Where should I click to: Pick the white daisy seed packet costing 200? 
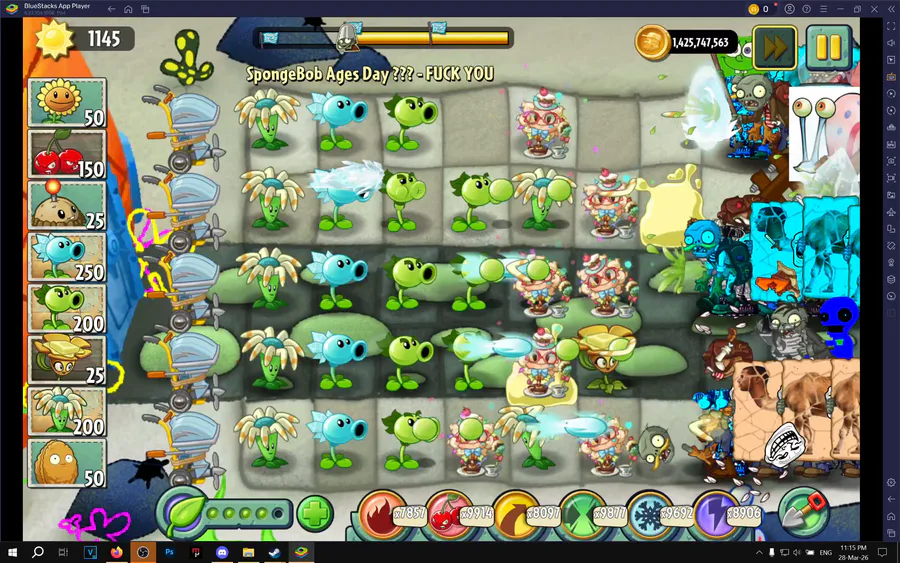(x=67, y=411)
